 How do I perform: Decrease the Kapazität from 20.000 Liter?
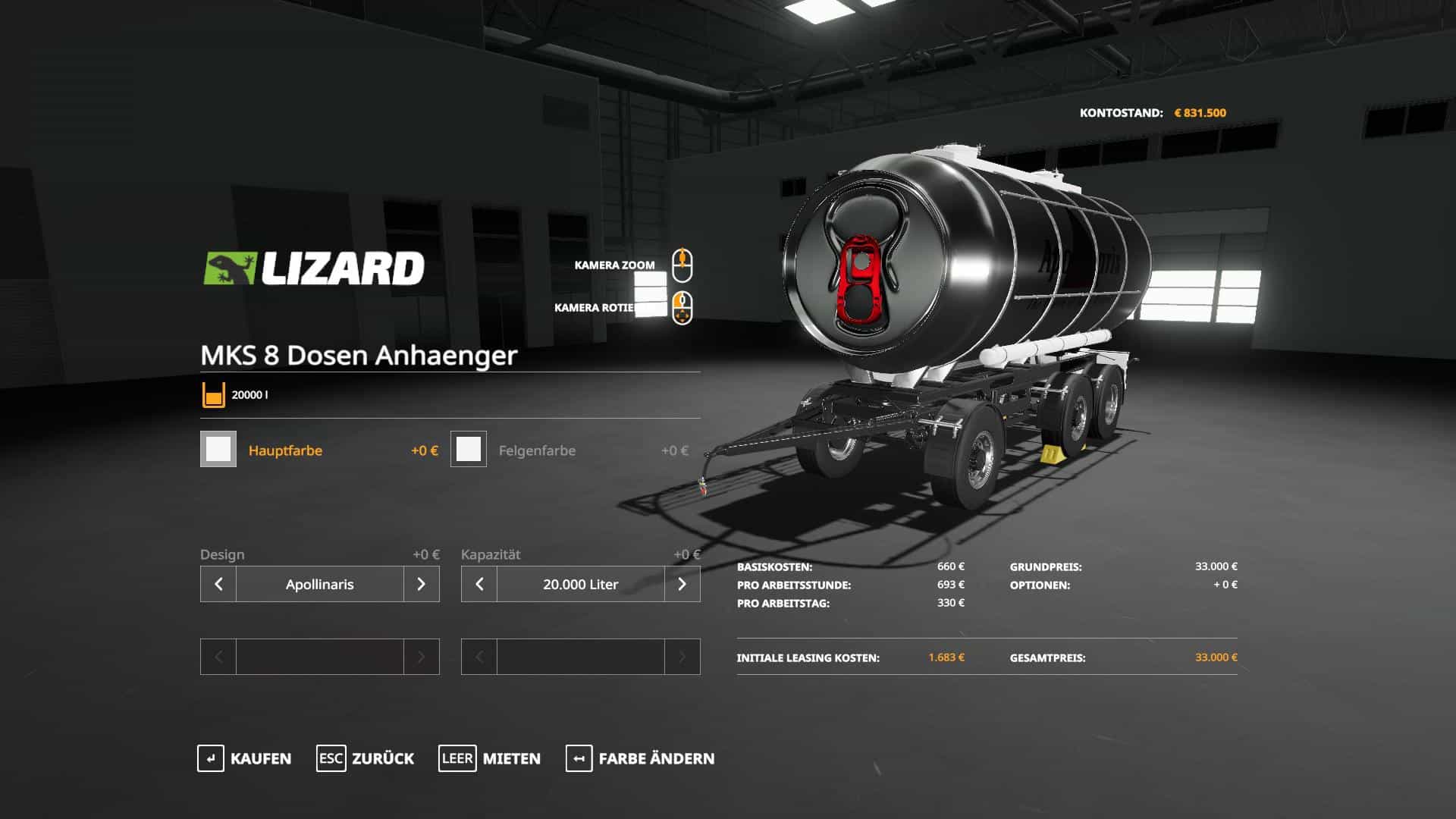pos(479,584)
